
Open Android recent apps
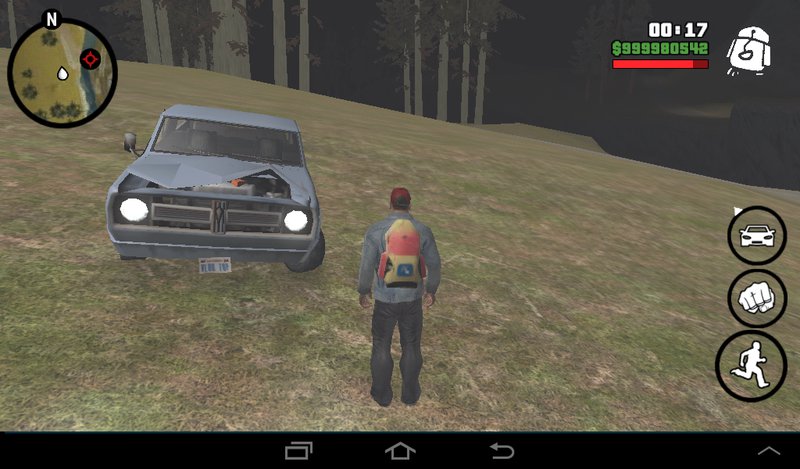click(299, 451)
